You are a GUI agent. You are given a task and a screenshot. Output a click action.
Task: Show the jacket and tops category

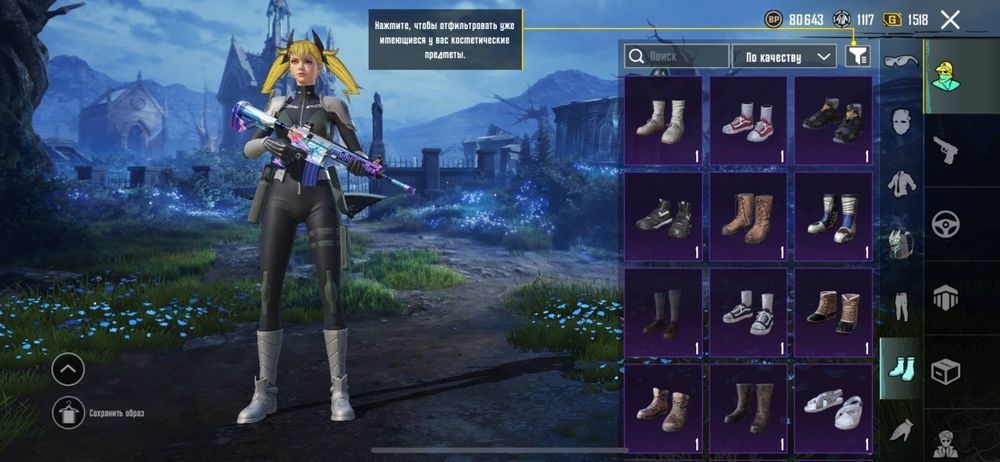pyautogui.click(x=901, y=183)
